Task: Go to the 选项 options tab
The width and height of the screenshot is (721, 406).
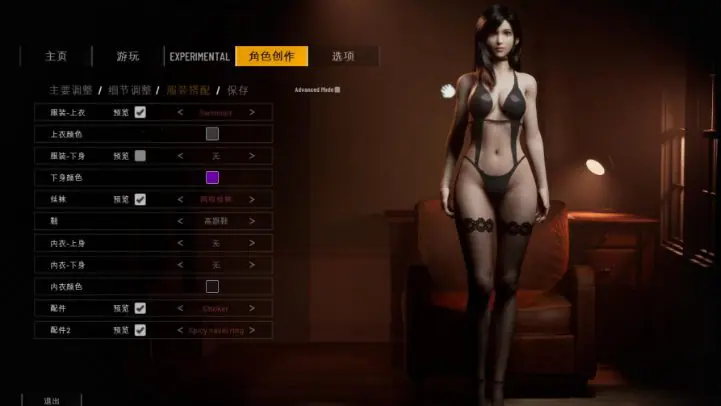Action: [x=343, y=57]
